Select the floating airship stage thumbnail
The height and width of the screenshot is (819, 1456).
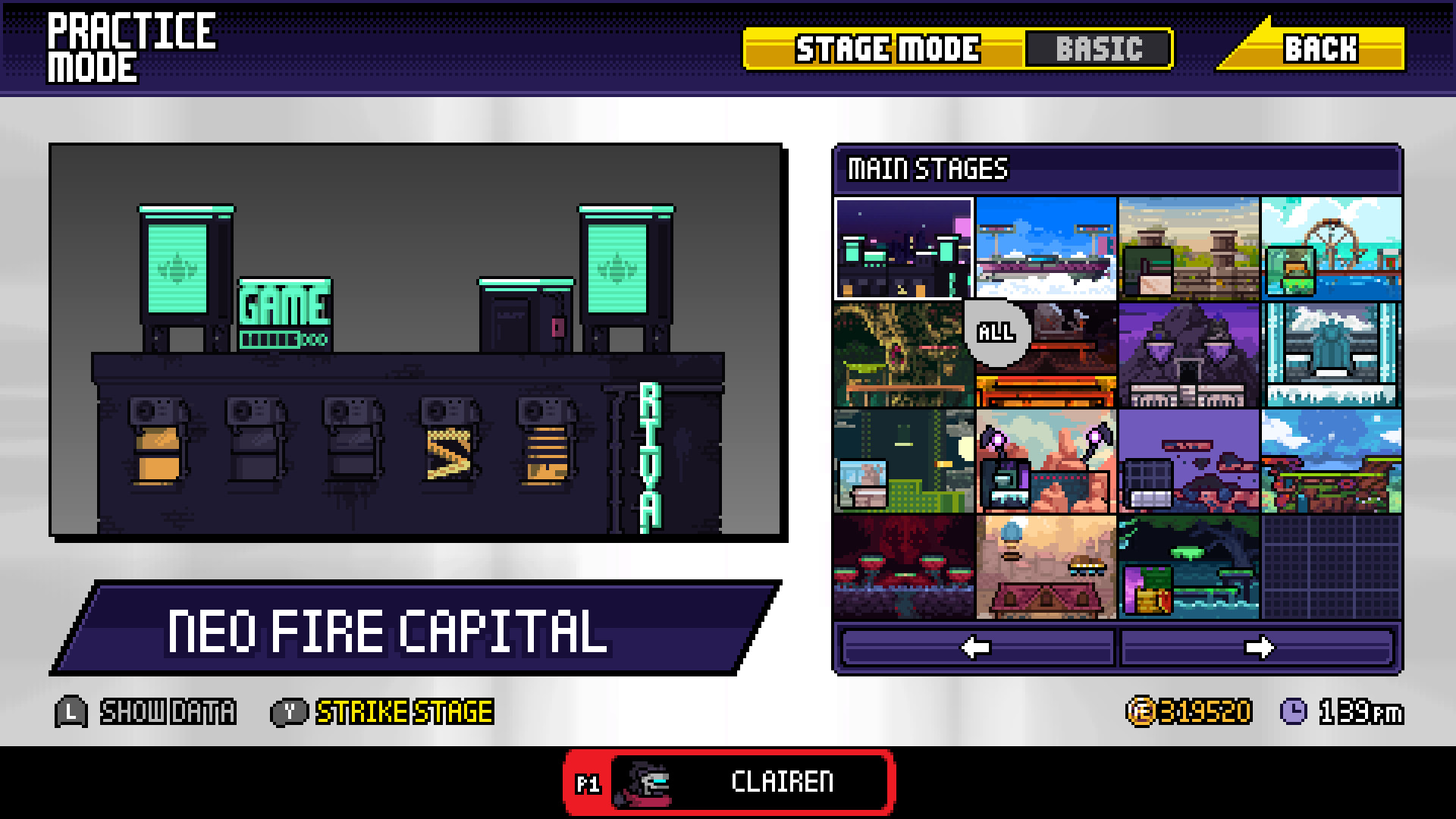pyautogui.click(x=1046, y=248)
